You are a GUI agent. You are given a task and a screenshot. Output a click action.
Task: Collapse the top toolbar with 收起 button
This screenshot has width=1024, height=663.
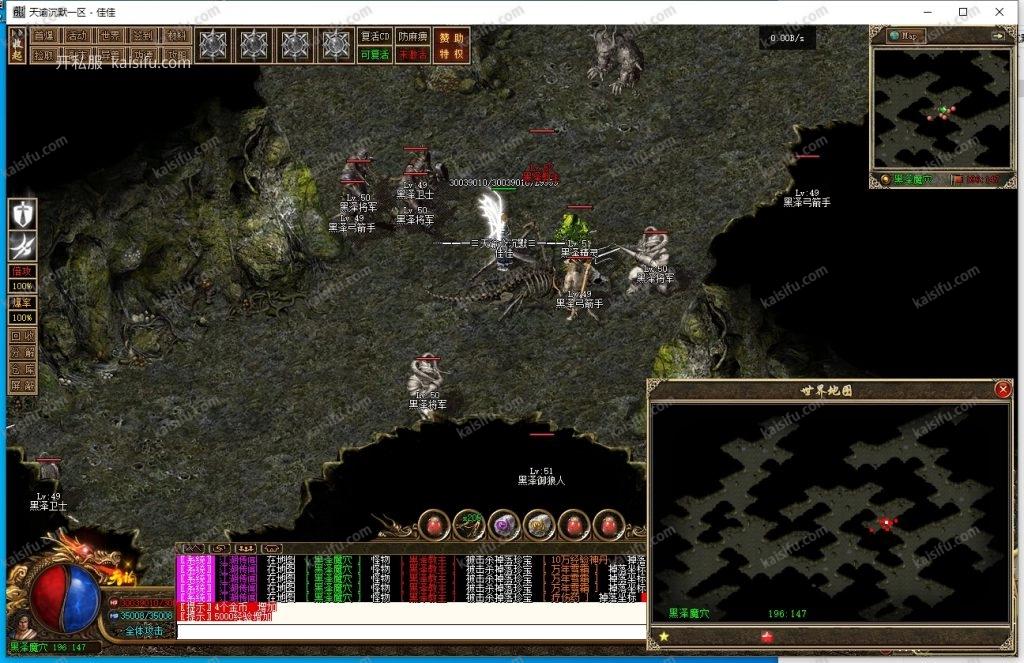point(17,45)
